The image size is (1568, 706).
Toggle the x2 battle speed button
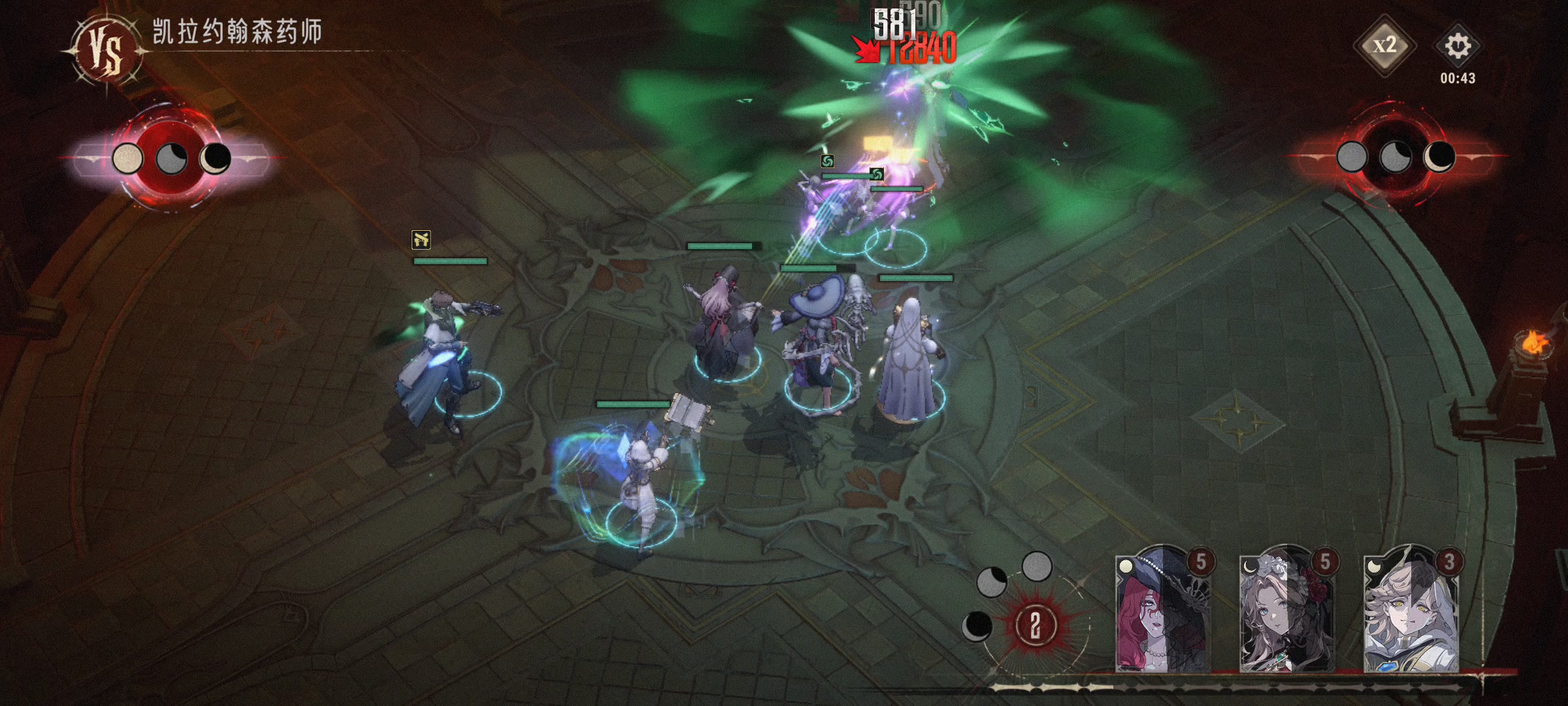point(1384,46)
